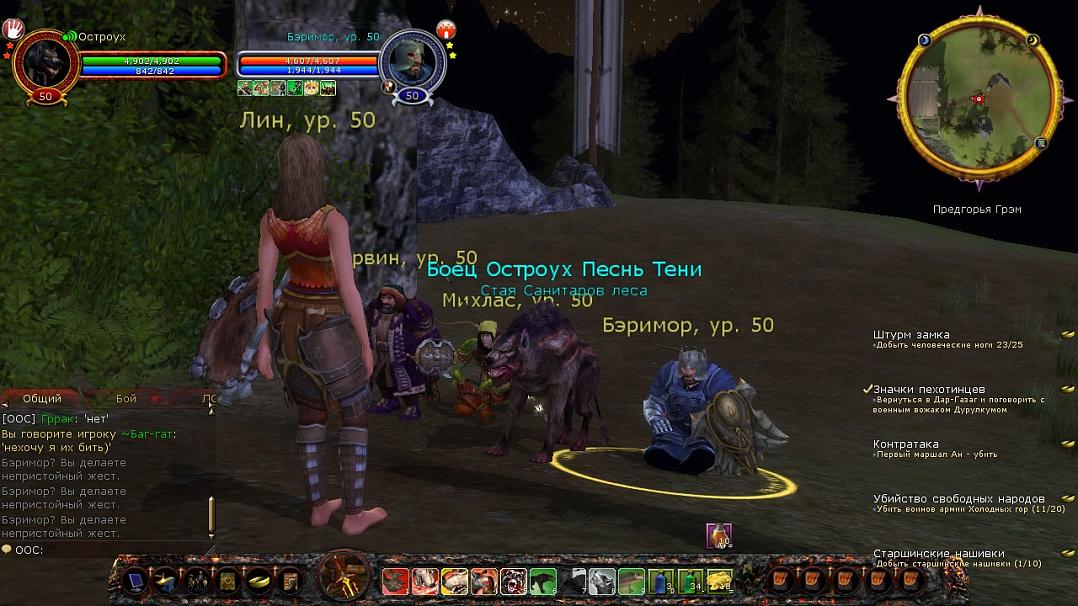Activate the white wolf ability on the hotbar
Image resolution: width=1078 pixels, height=606 pixels.
(602, 580)
